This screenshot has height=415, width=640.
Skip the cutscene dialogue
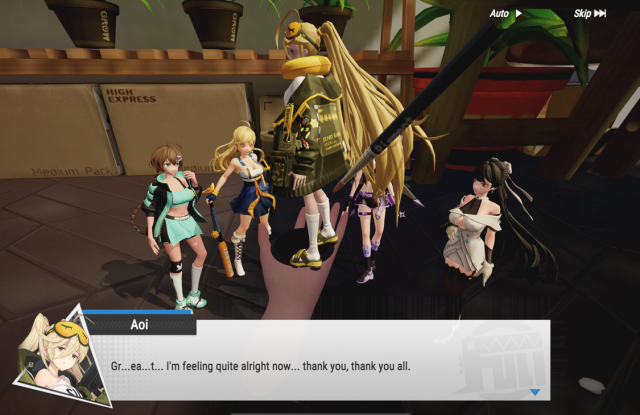pyautogui.click(x=589, y=14)
